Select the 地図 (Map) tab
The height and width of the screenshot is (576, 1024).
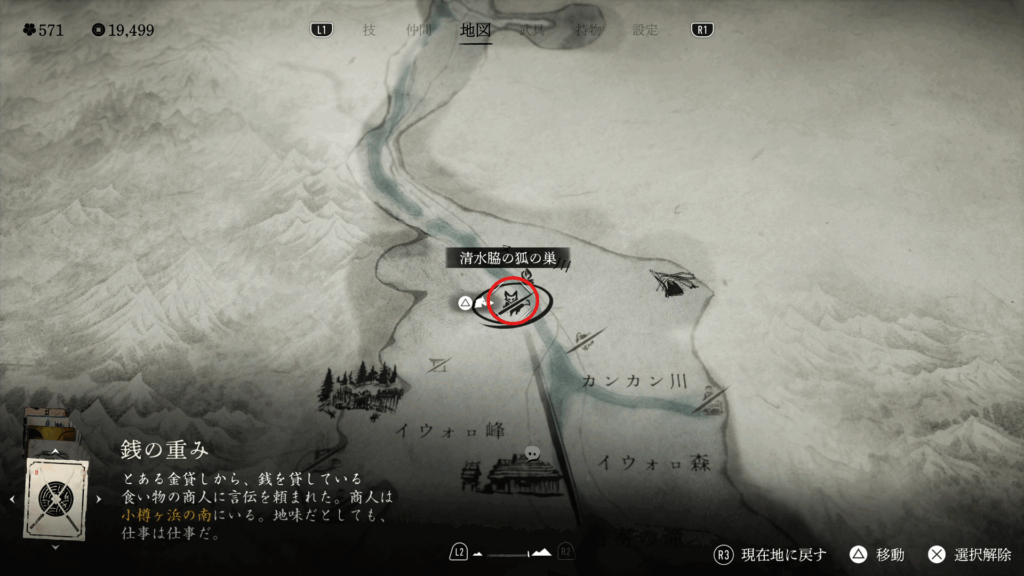point(476,30)
